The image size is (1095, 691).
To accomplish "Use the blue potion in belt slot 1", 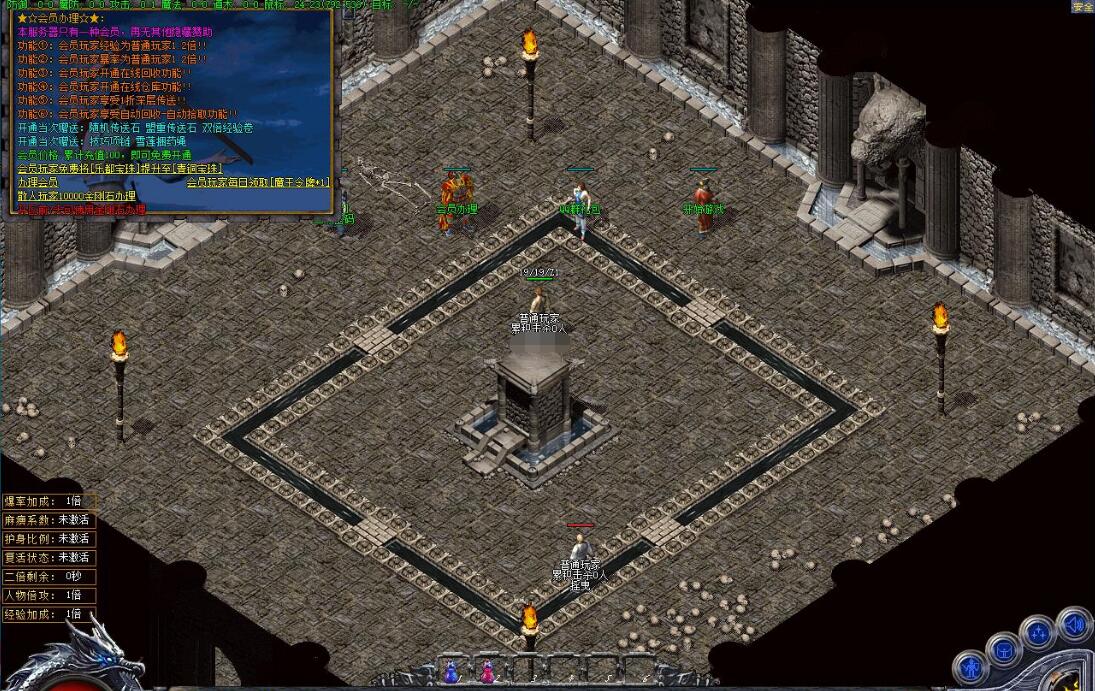I will point(450,673).
